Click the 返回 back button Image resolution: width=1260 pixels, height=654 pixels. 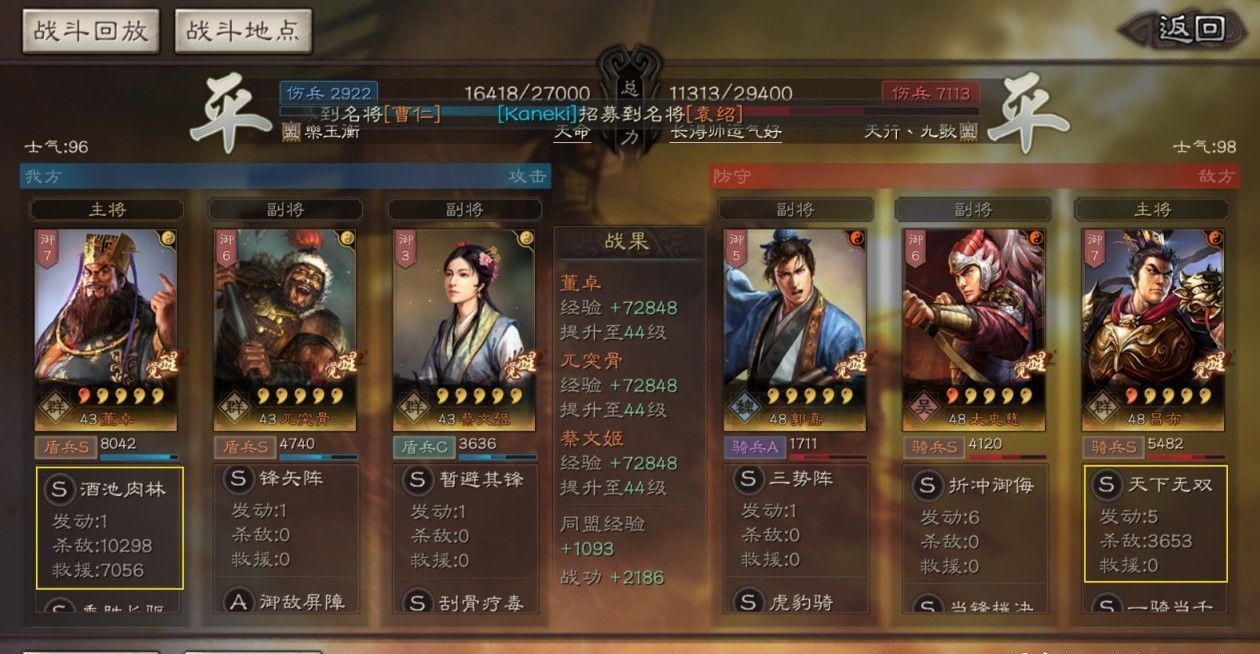pyautogui.click(x=1190, y=29)
